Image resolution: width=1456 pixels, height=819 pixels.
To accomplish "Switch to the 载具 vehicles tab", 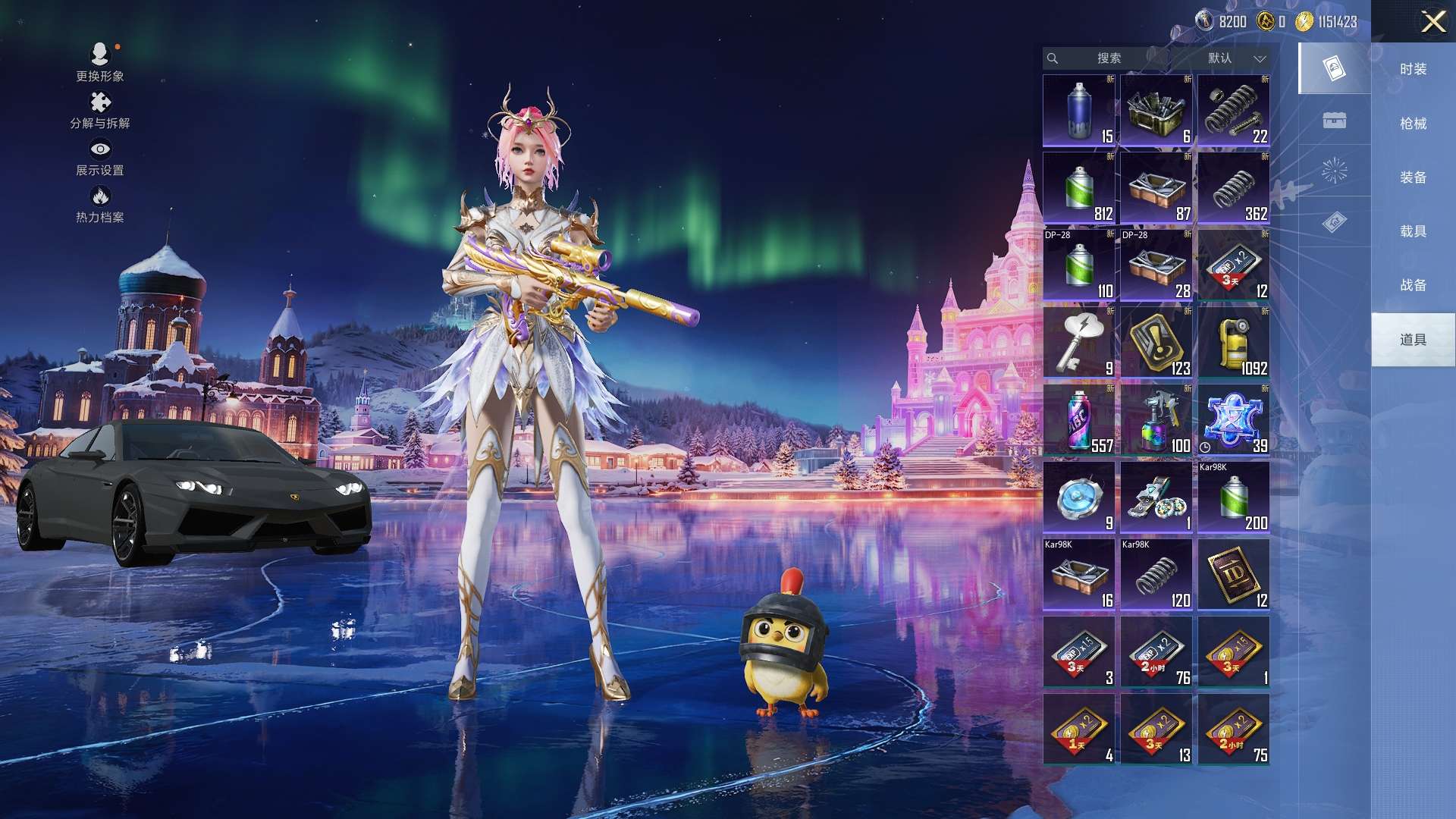I will [x=1413, y=231].
